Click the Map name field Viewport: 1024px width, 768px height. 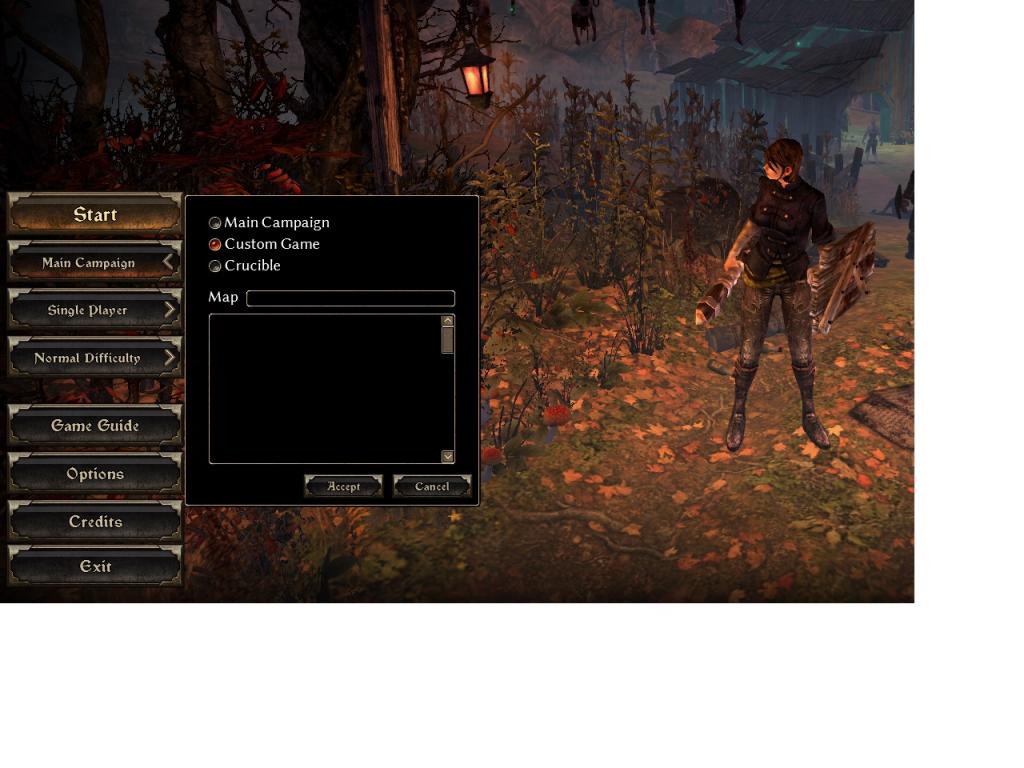pyautogui.click(x=350, y=298)
